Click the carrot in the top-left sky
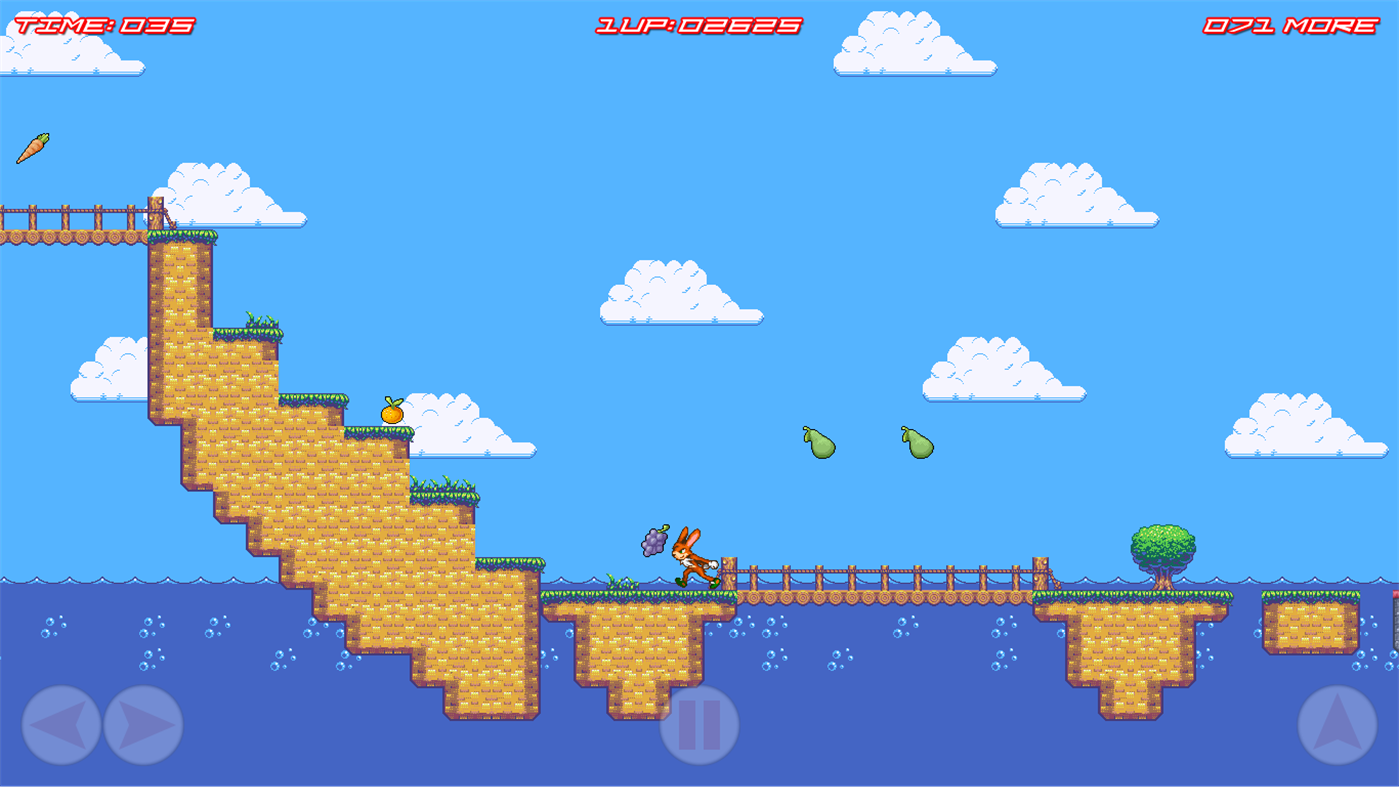Image resolution: width=1399 pixels, height=787 pixels. [x=34, y=148]
